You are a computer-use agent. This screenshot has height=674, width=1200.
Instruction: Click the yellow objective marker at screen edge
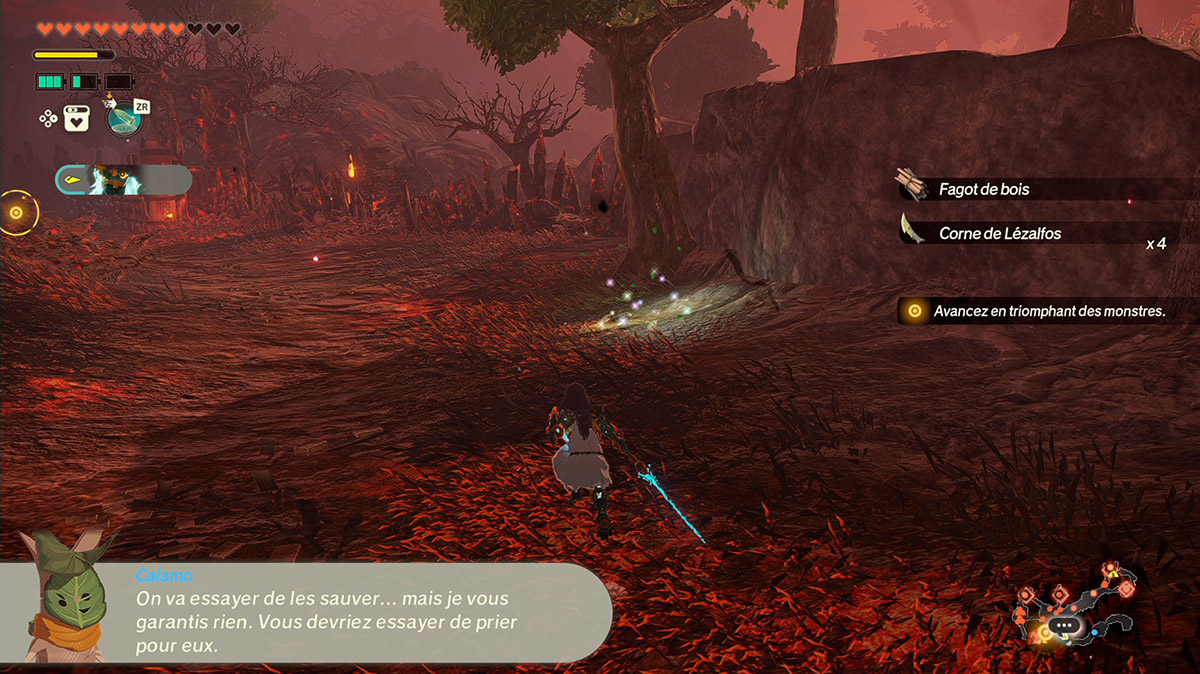pos(16,212)
